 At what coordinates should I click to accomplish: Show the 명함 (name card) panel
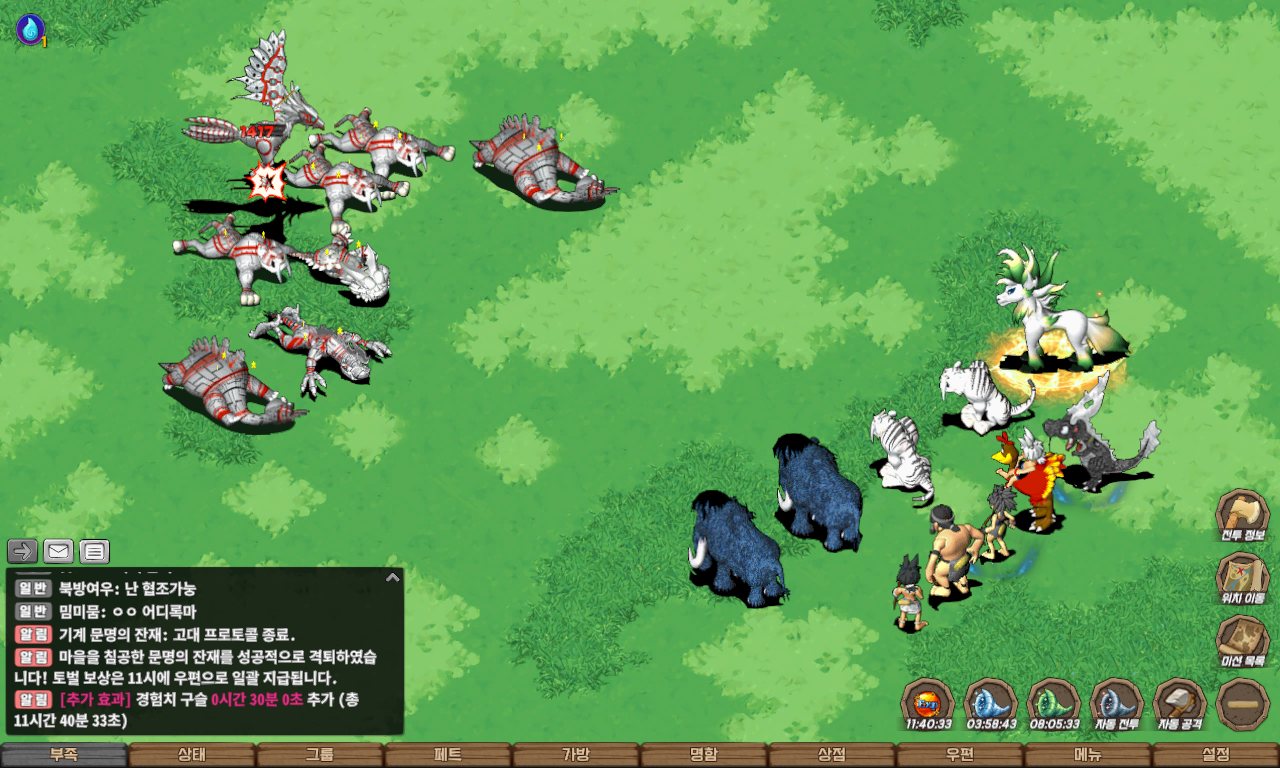pyautogui.click(x=704, y=755)
